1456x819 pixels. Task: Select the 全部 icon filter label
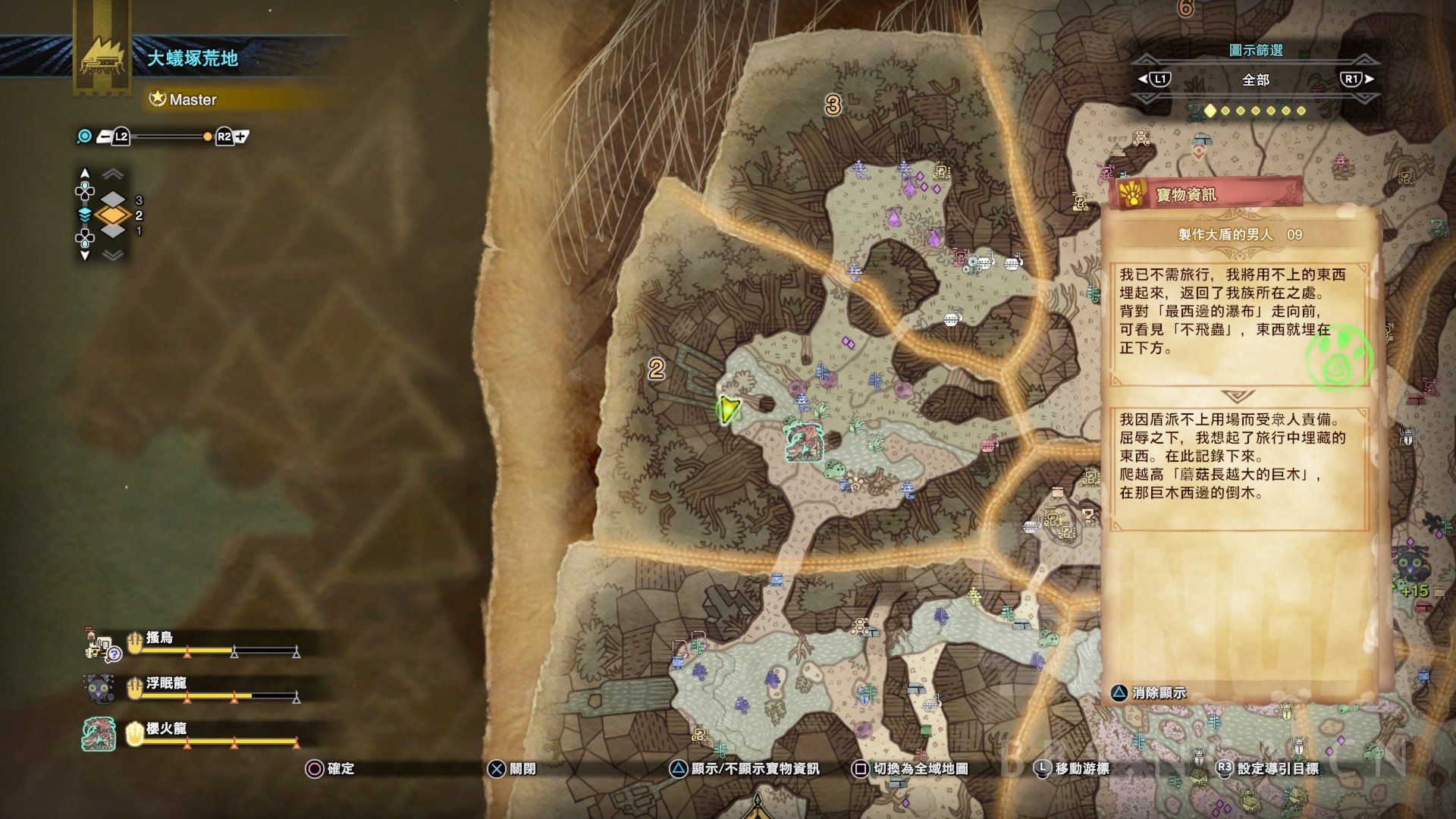point(1255,80)
